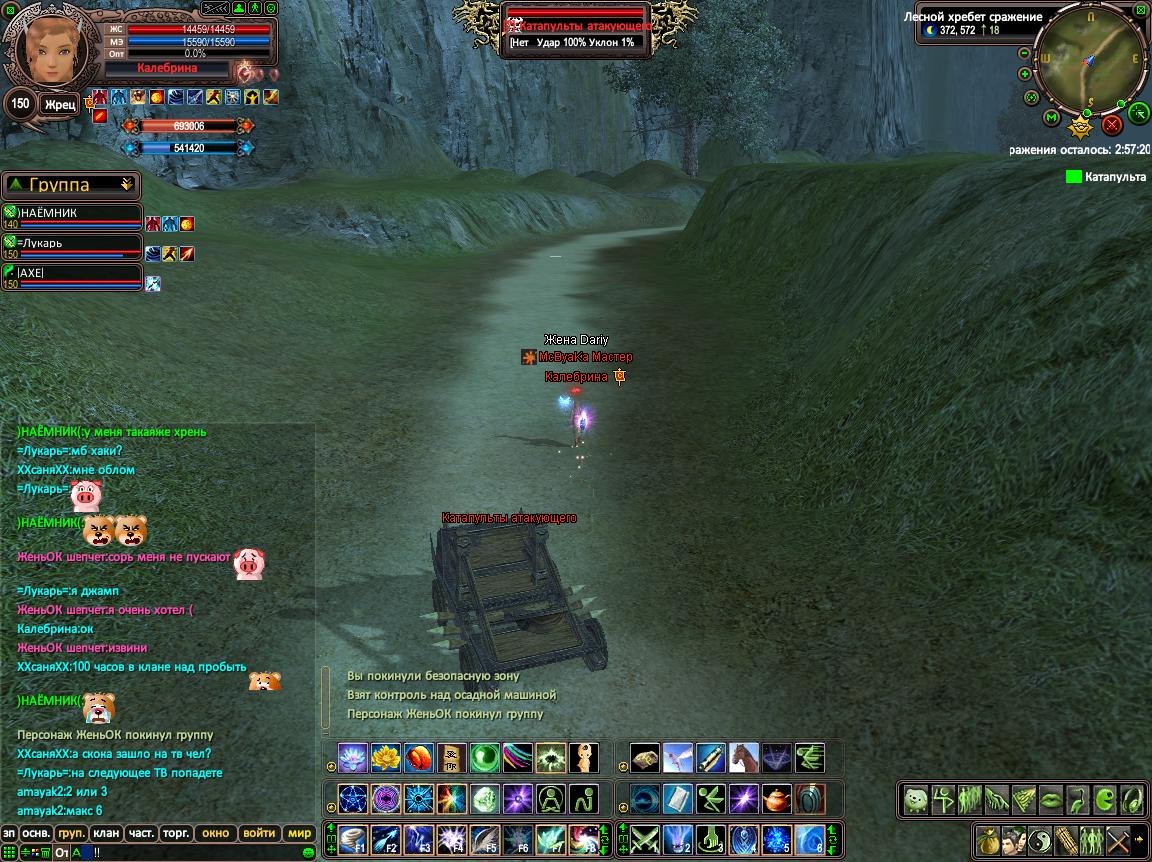Use the clay teapot item slot
This screenshot has height=862, width=1152.
click(777, 799)
